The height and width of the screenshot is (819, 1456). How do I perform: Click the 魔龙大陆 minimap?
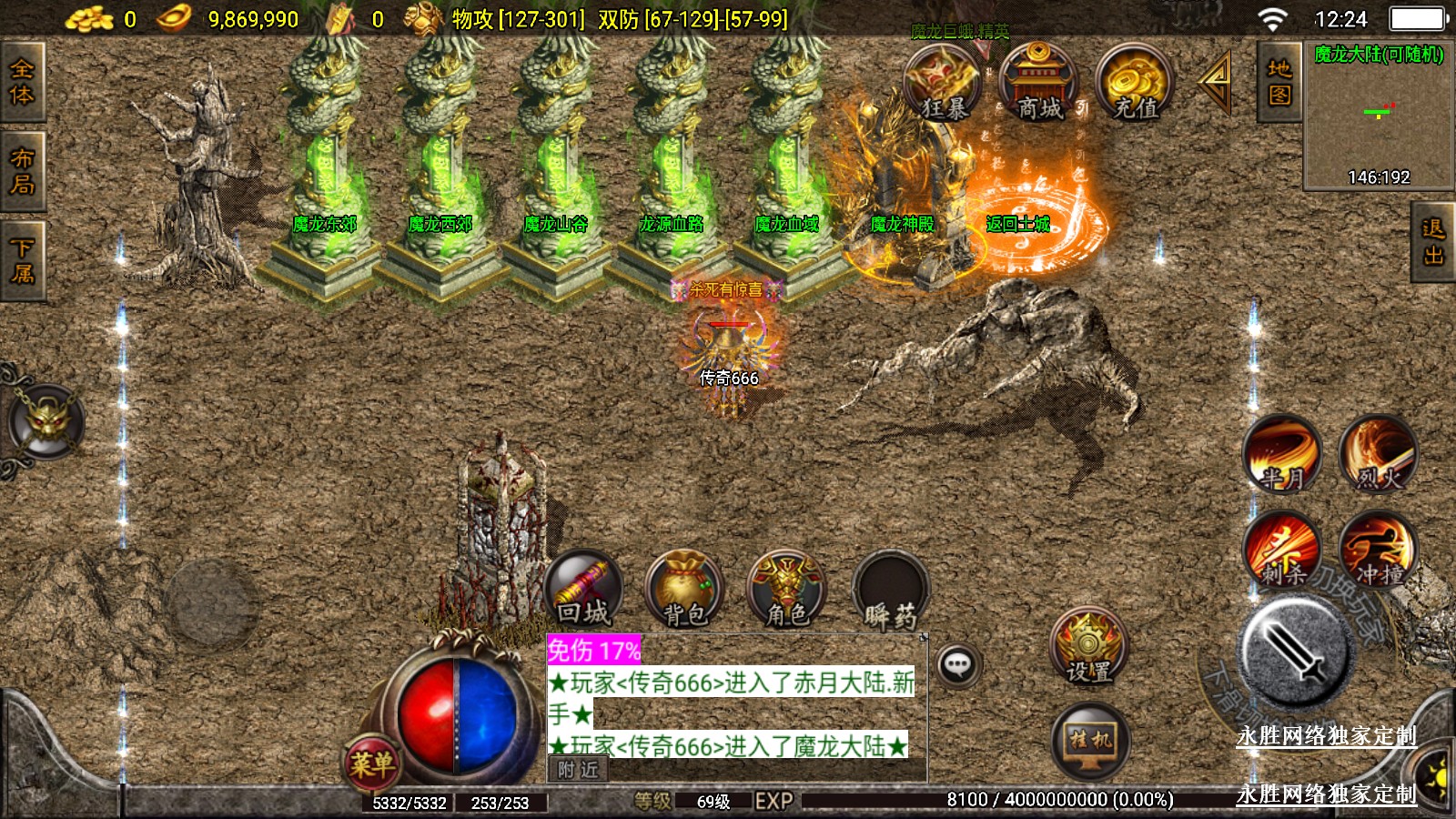pos(1378,116)
